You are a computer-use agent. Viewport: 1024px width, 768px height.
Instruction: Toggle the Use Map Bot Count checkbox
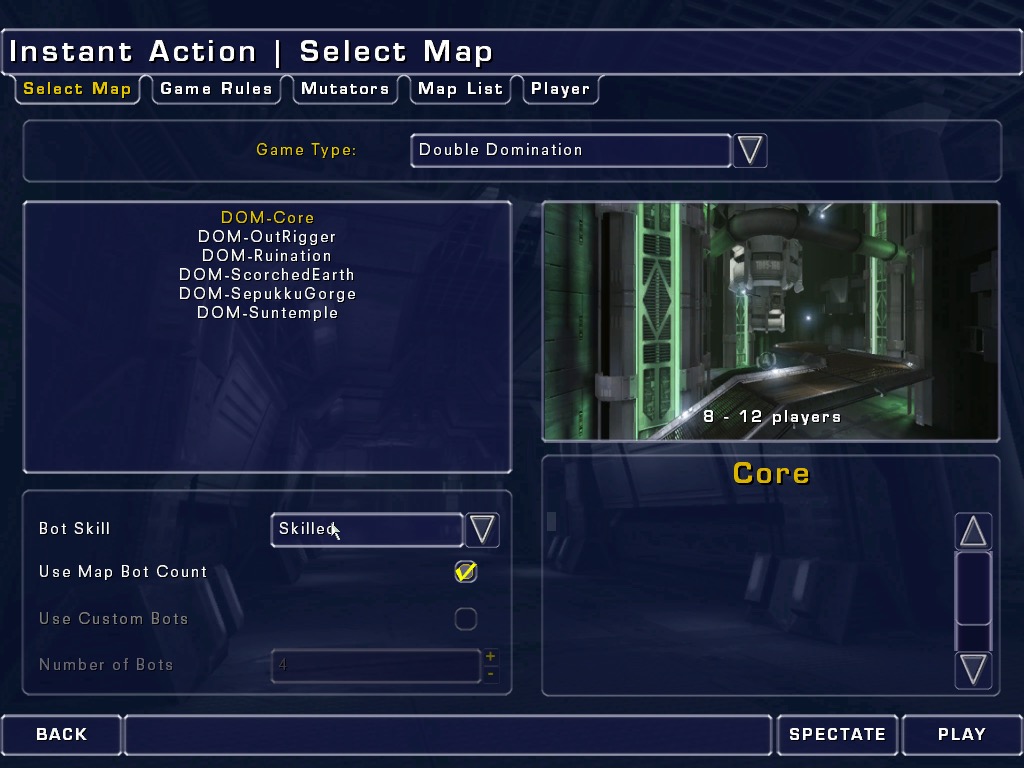click(466, 572)
